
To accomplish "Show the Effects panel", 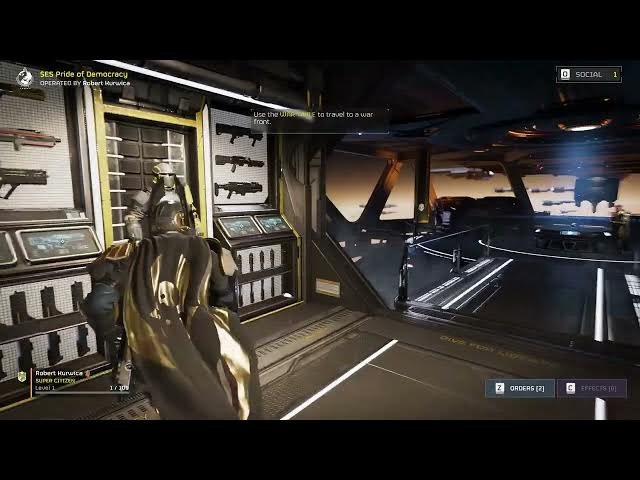I will tap(591, 388).
